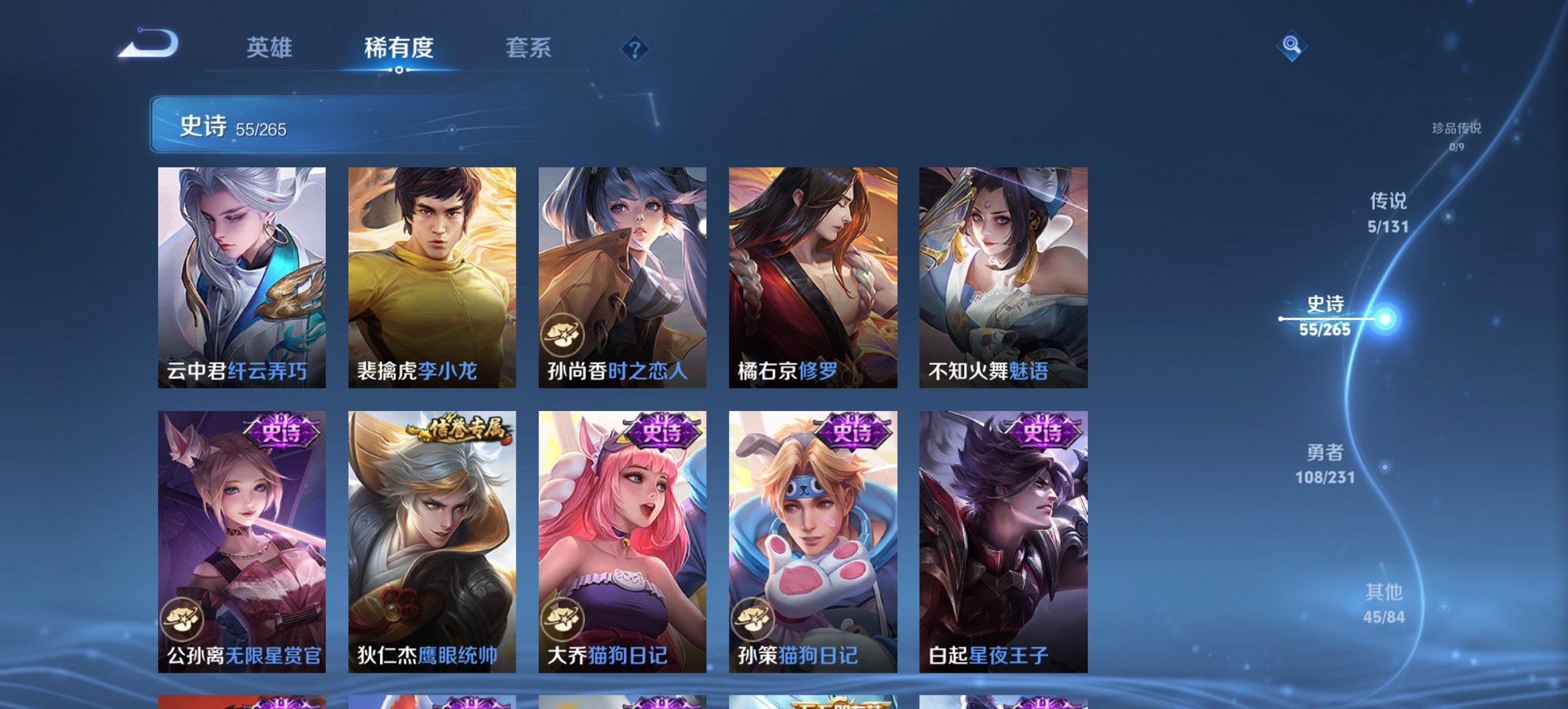The height and width of the screenshot is (709, 1568).
Task: Open the 云中君纤云弄巧 skin thumbnail
Action: pos(243,273)
